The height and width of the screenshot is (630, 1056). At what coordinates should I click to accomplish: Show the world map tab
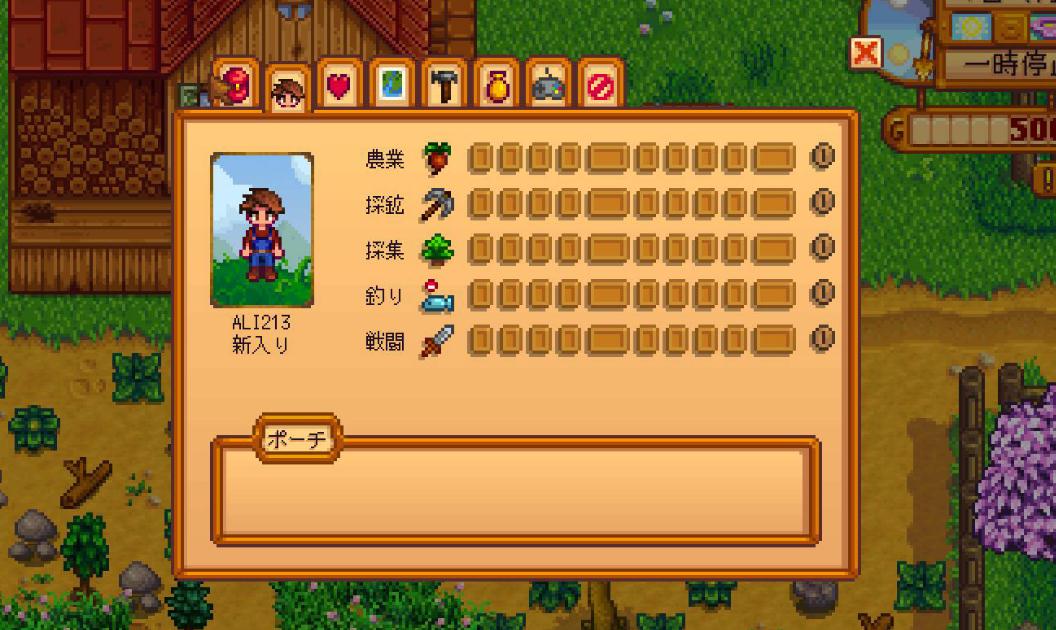(x=391, y=86)
